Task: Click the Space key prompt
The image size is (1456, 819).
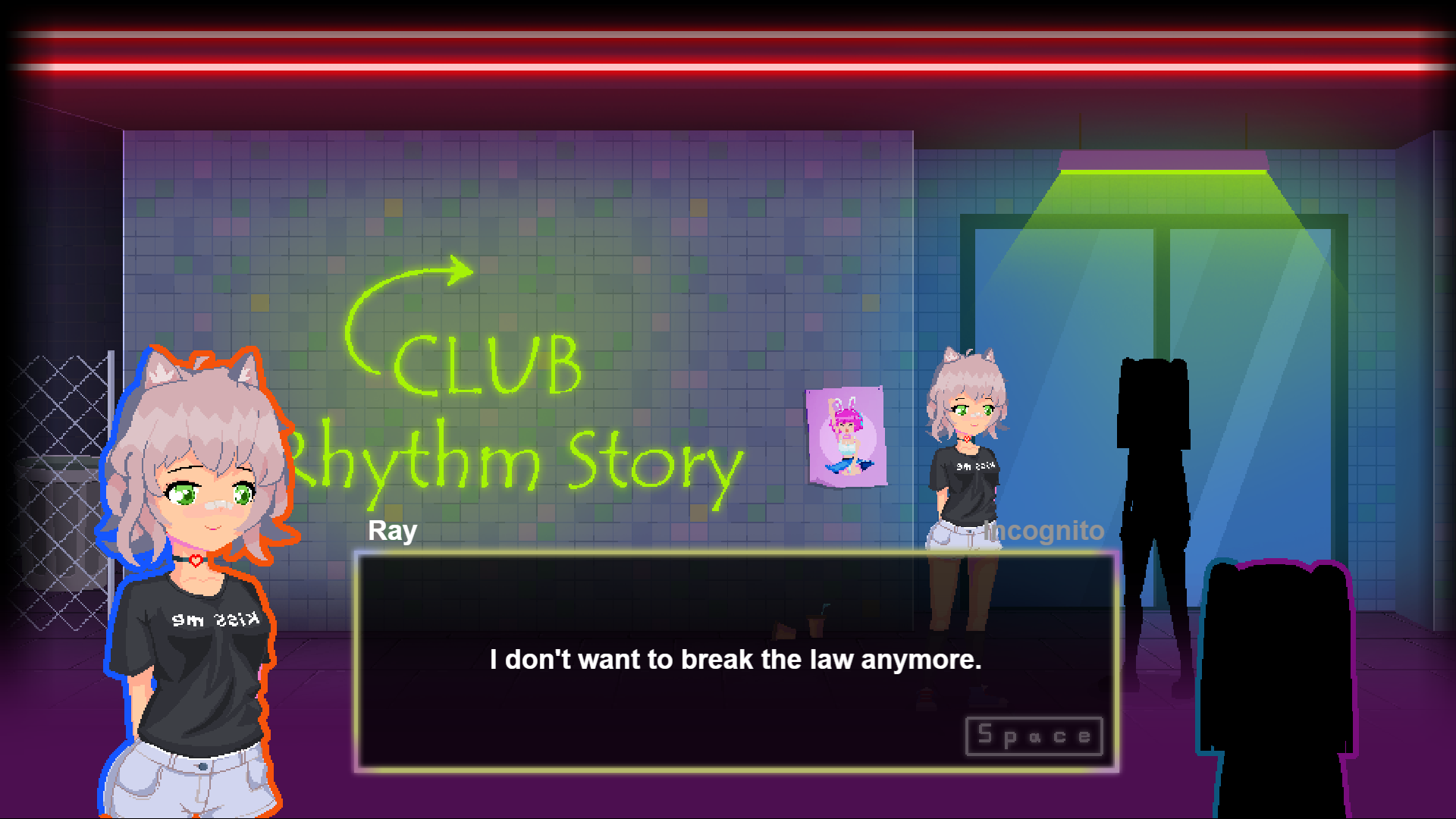Action: pos(1033,734)
